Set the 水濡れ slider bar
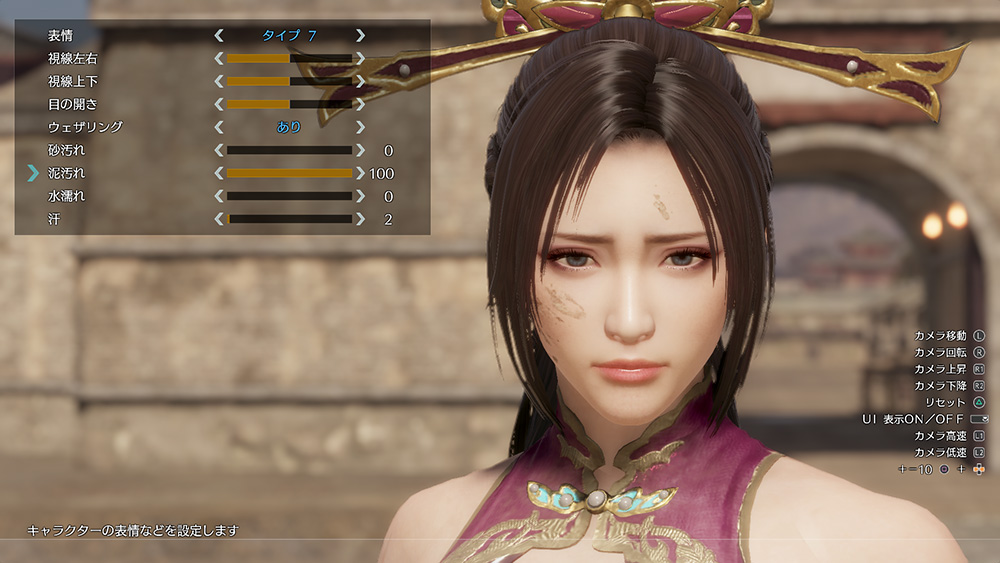 pos(289,196)
